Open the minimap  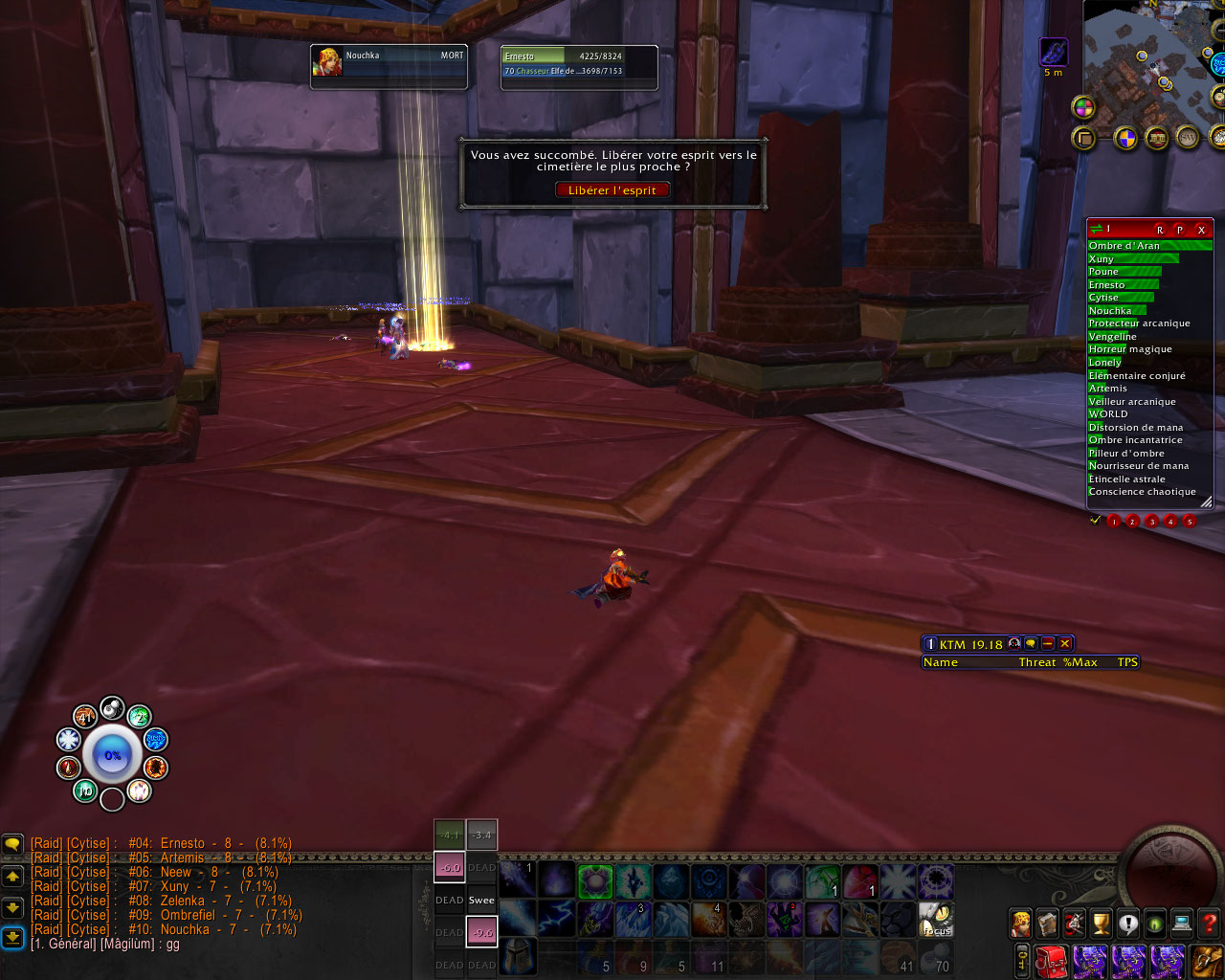click(x=1148, y=62)
